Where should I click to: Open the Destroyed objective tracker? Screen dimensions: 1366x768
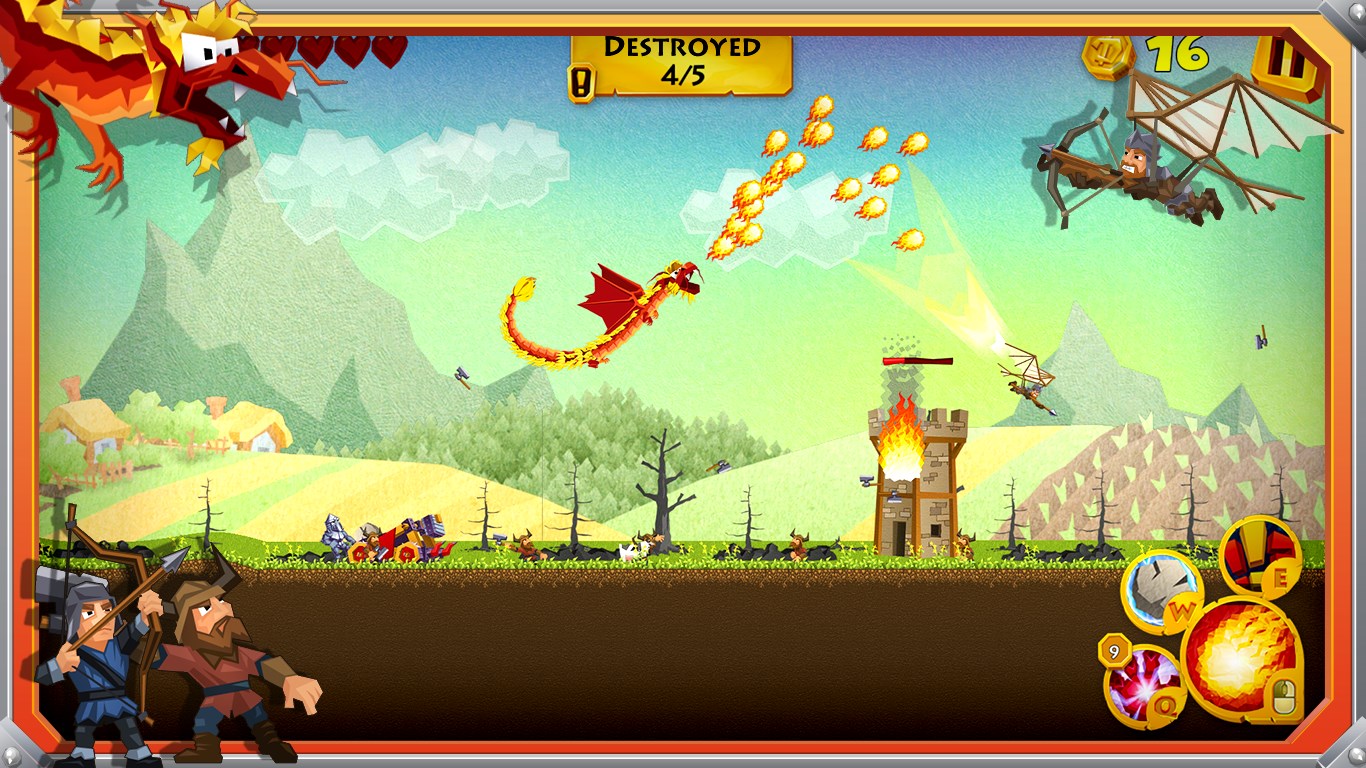(x=682, y=62)
